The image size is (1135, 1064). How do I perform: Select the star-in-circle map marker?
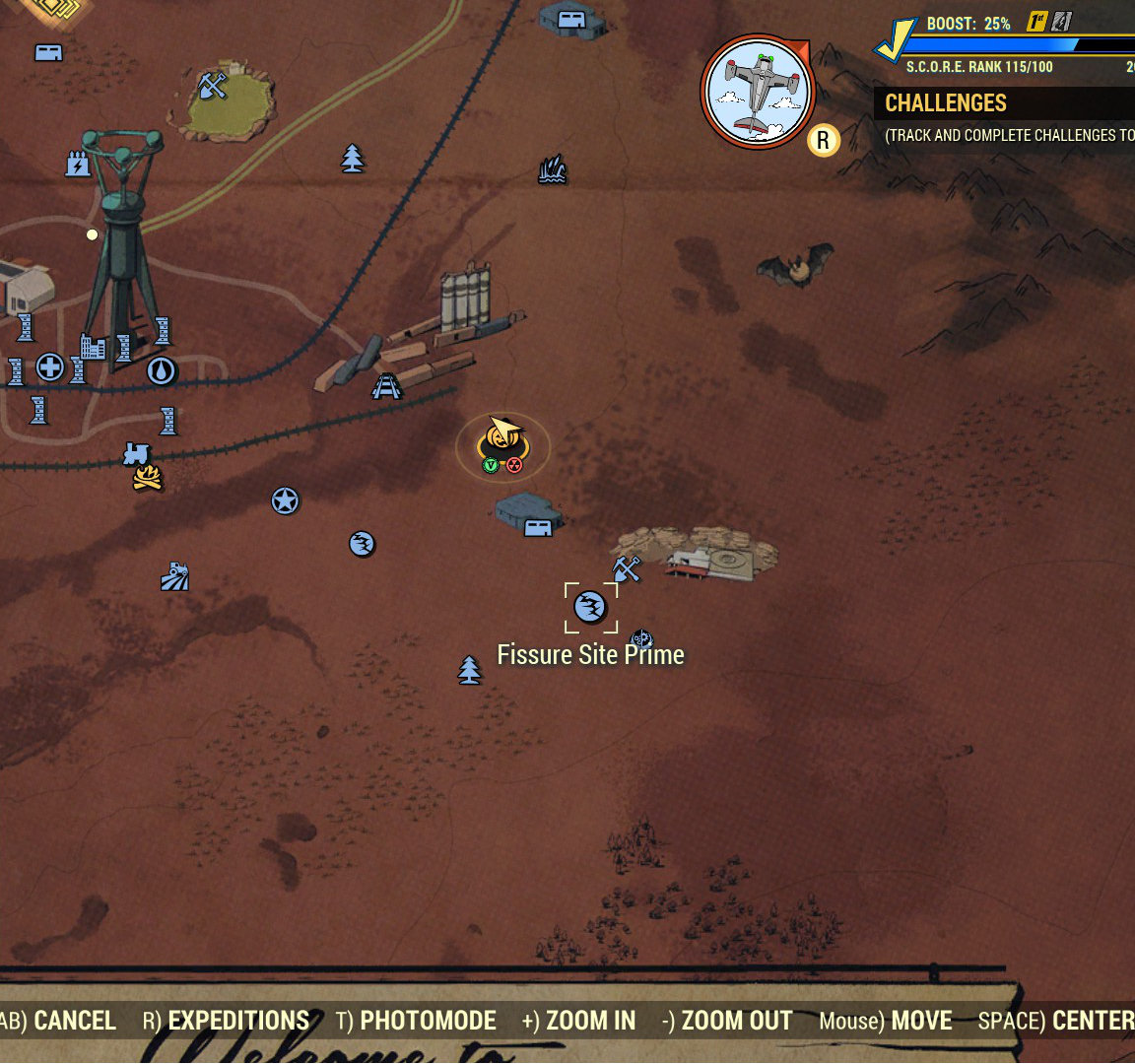[285, 501]
